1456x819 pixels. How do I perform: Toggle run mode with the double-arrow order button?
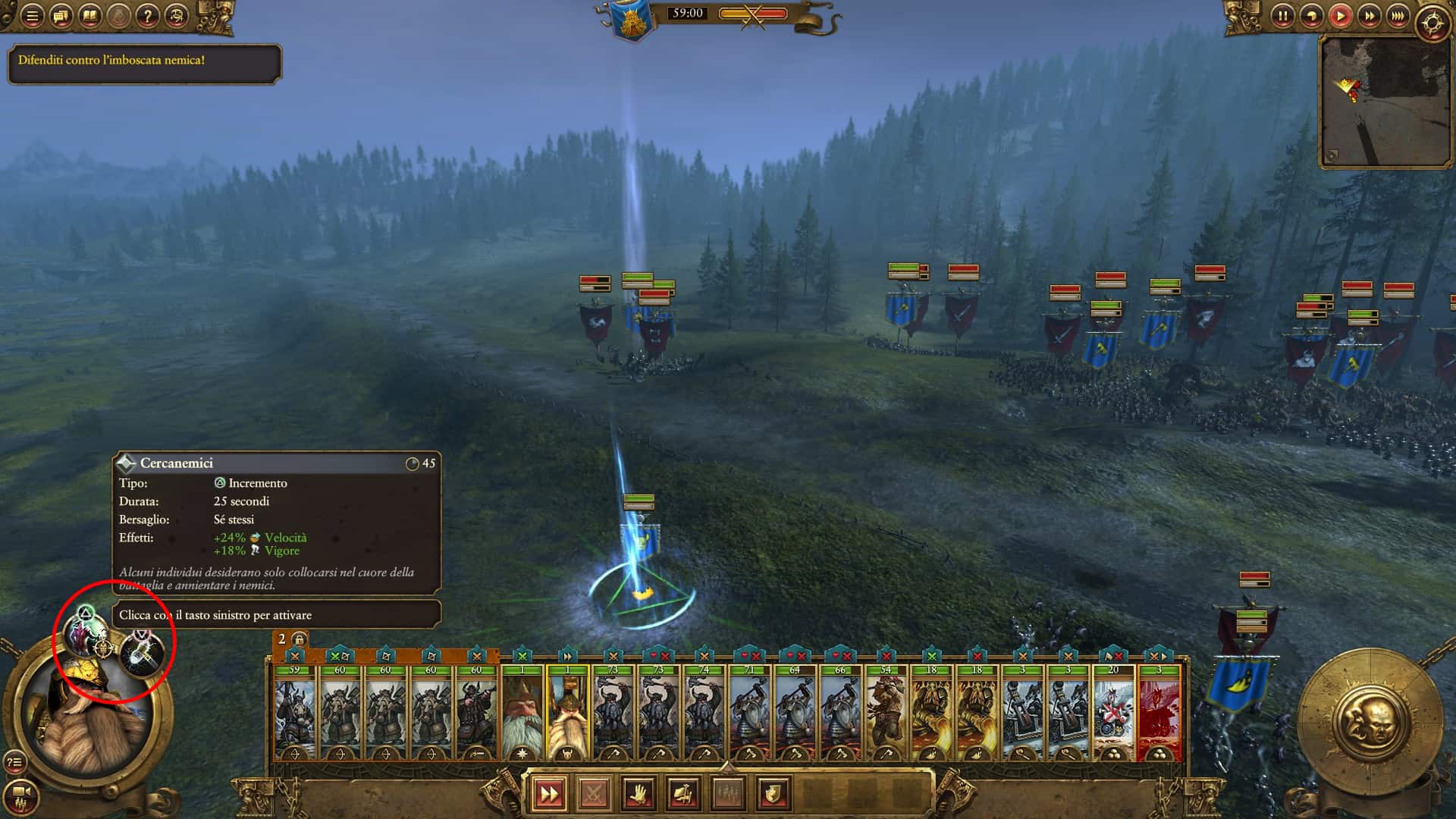point(549,794)
